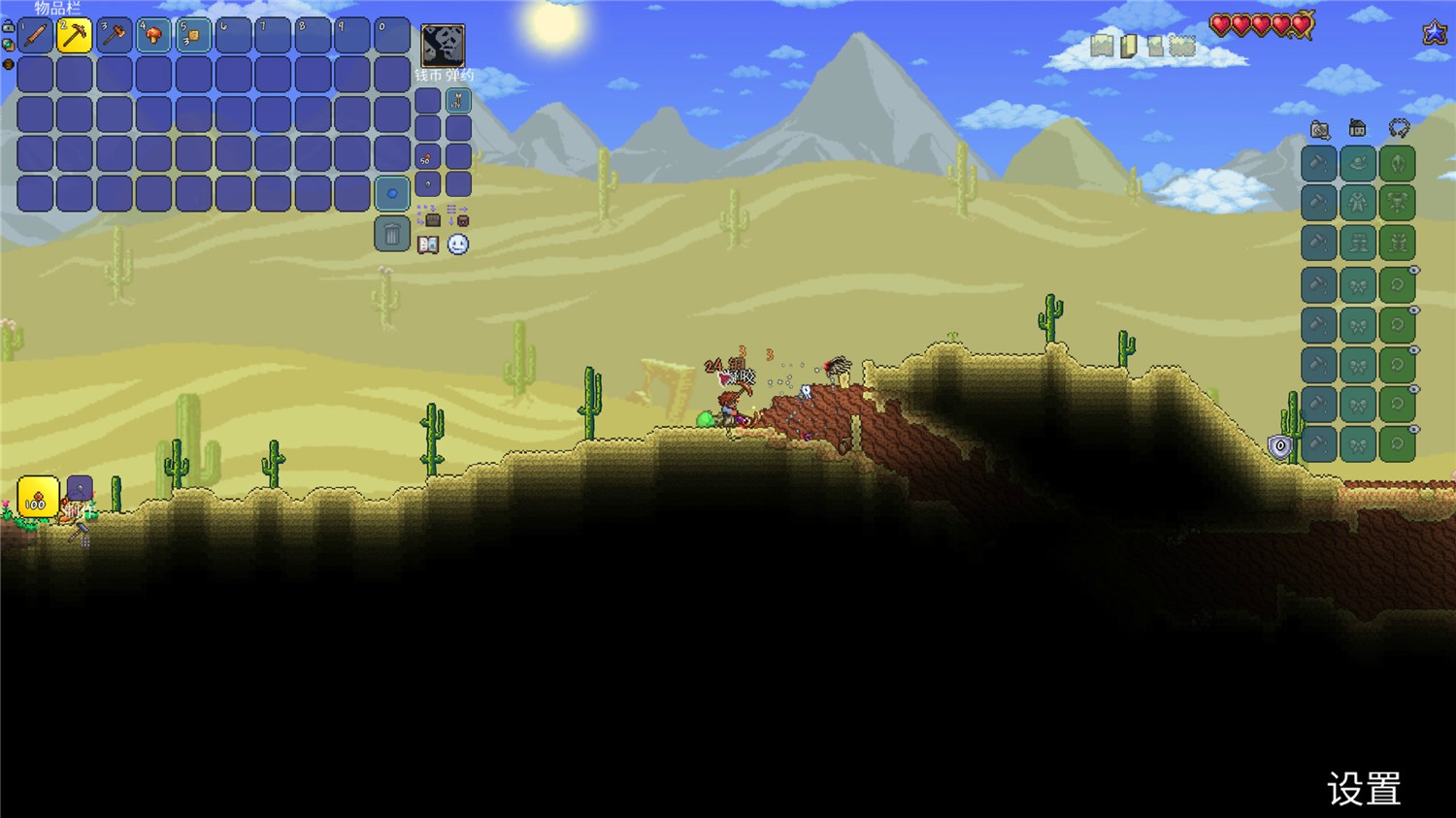Sort inventory with the chest sort icon
The width and height of the screenshot is (1456, 818).
coord(458,215)
